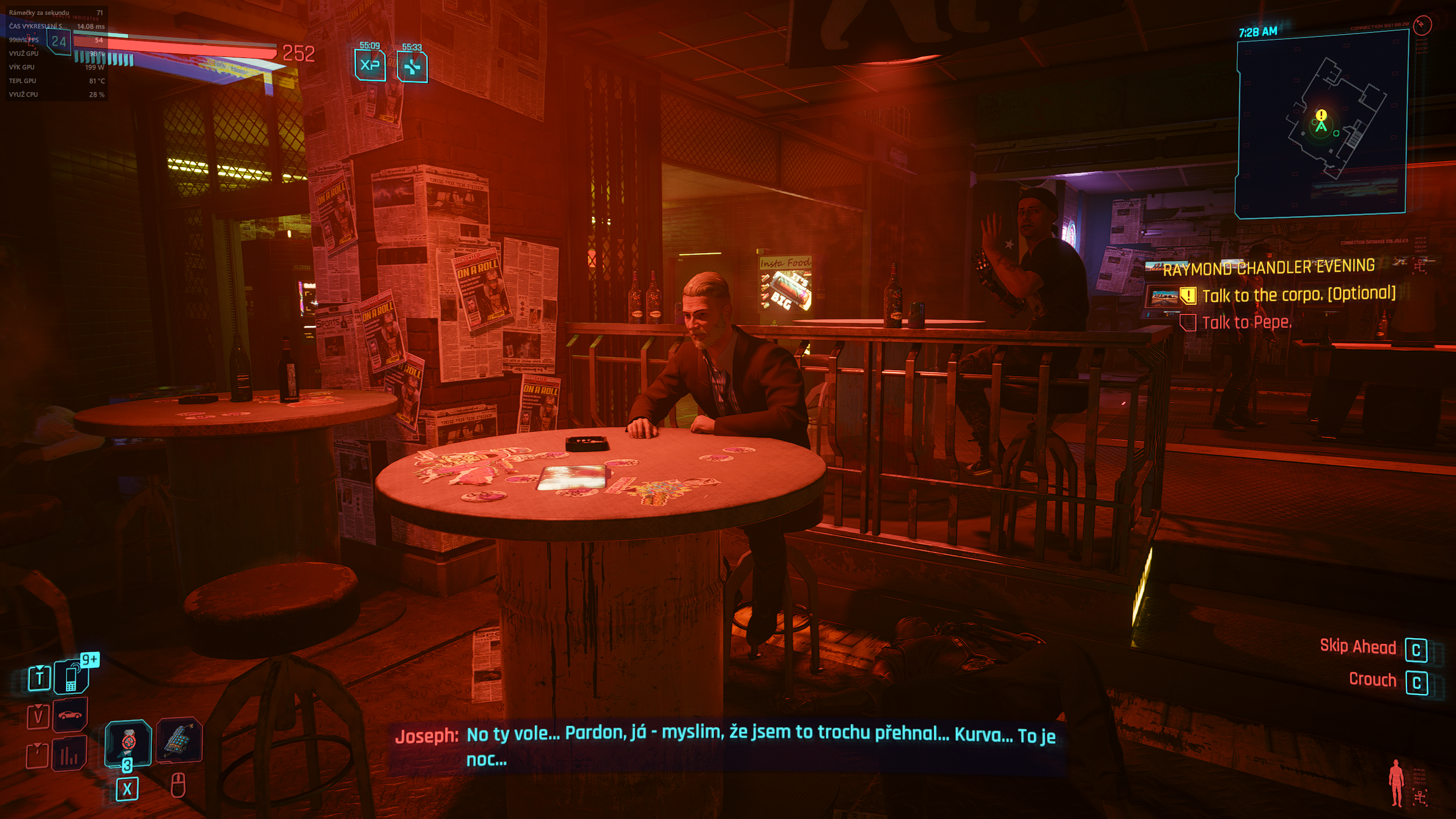The image size is (1456, 819).
Task: Select the Raymond Chandler Evening quest title
Action: (1268, 267)
